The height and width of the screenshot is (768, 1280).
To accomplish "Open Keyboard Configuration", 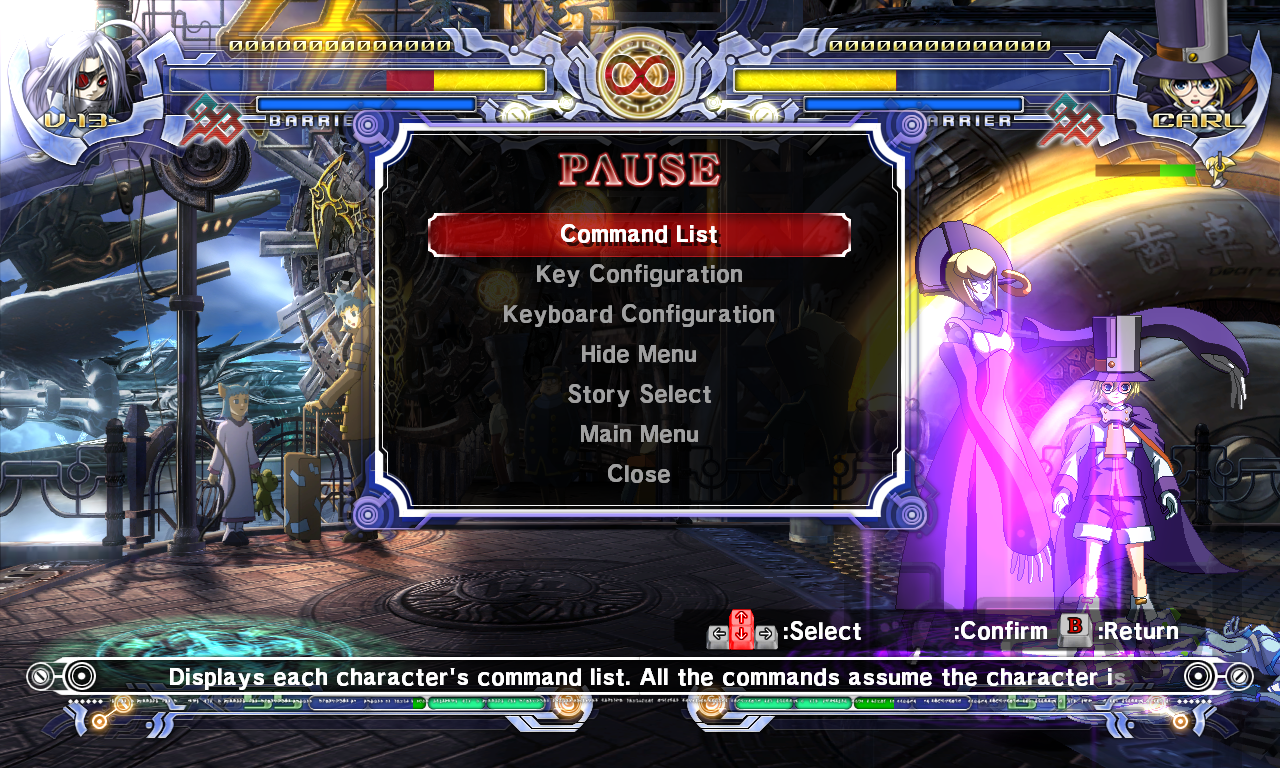I will coord(639,314).
